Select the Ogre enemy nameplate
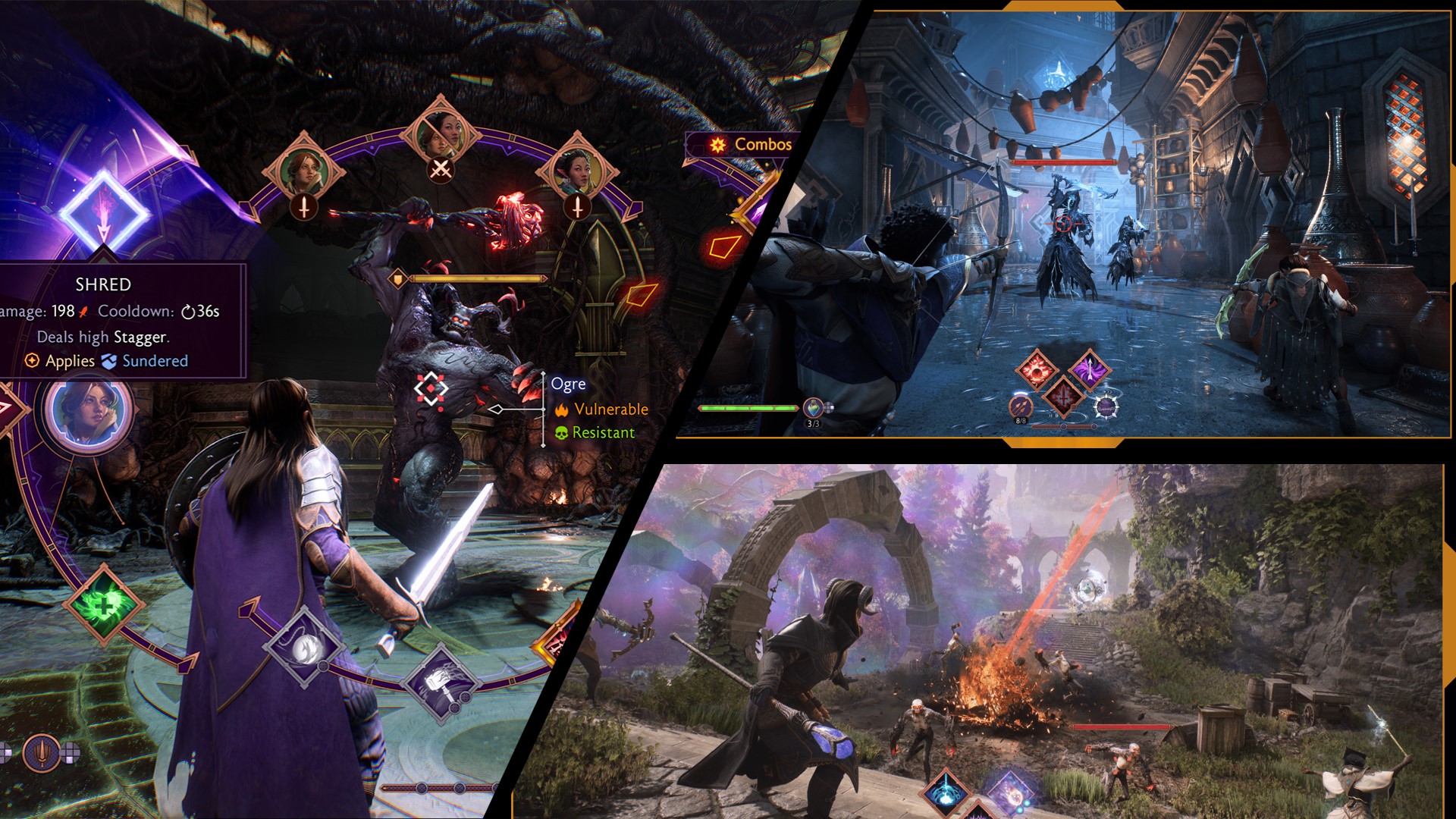 tap(565, 384)
